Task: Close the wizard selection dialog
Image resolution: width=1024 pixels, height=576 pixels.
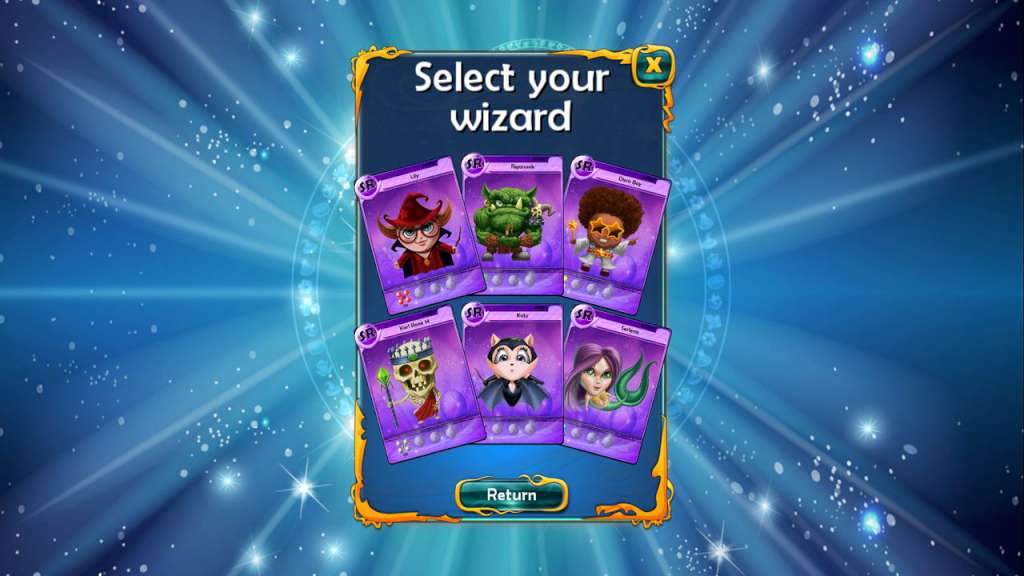Action: click(x=654, y=66)
